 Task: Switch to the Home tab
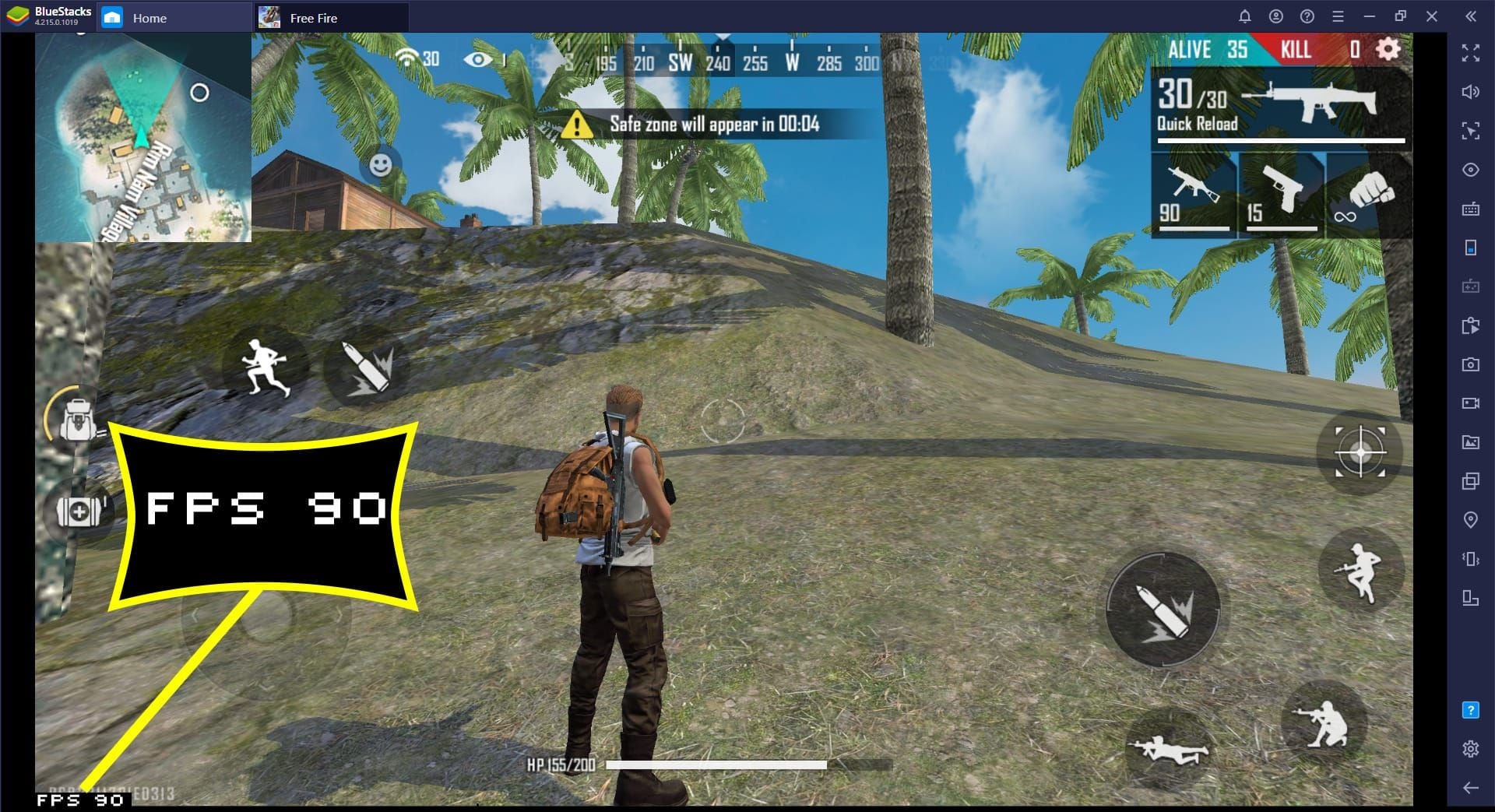pos(150,17)
